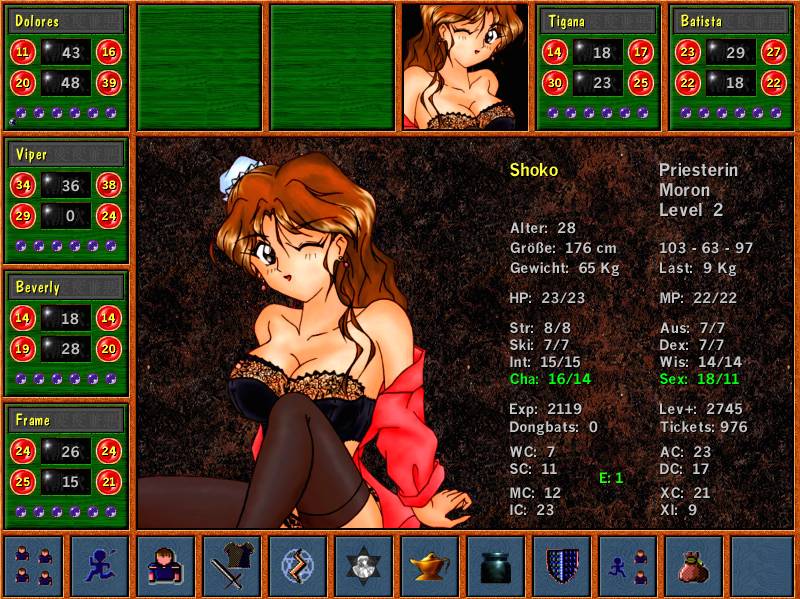Click the runner with two figures icon
The width and height of the screenshot is (800, 599).
(x=628, y=566)
